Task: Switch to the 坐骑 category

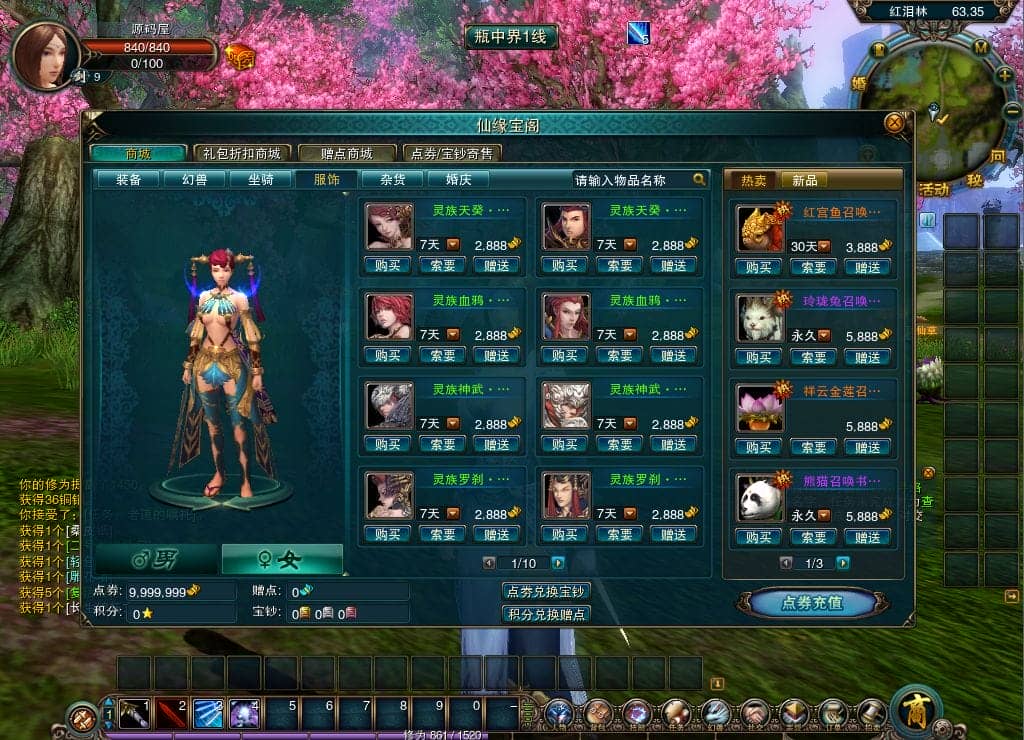Action: pos(261,180)
